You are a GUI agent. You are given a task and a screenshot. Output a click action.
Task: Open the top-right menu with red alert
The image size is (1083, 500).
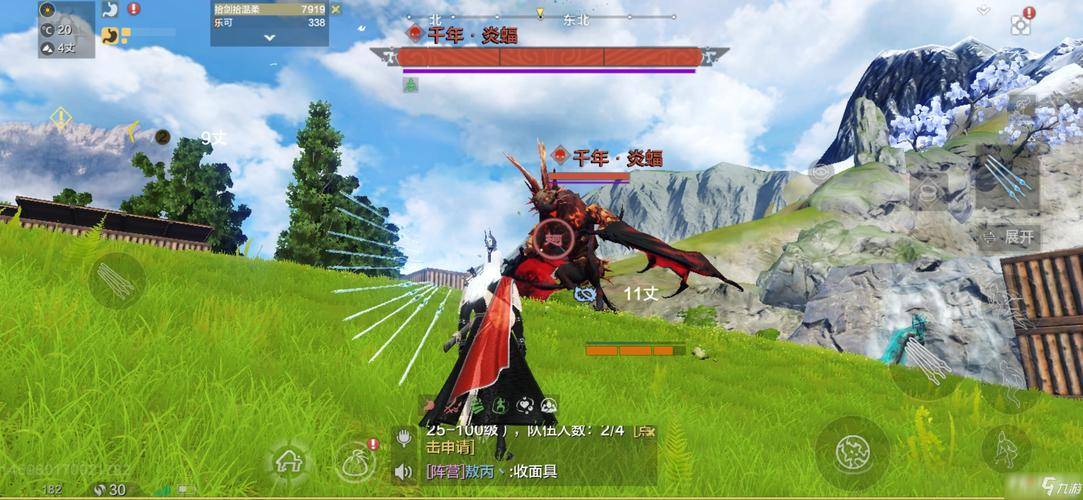coord(1021,21)
